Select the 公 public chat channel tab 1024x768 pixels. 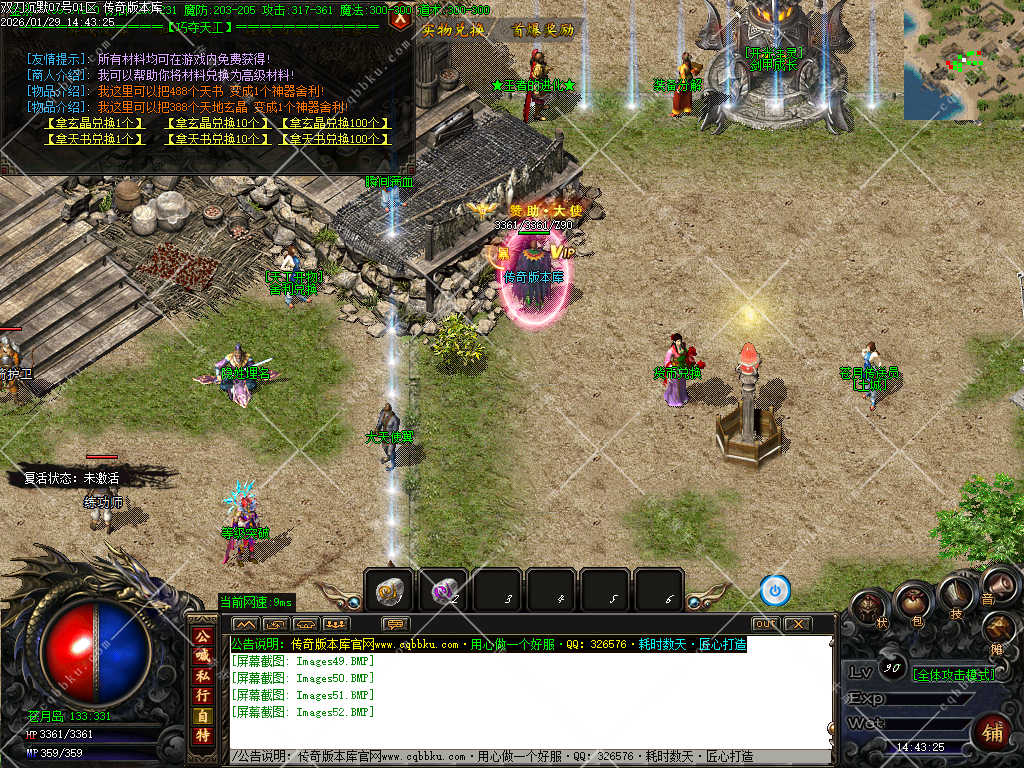point(202,637)
